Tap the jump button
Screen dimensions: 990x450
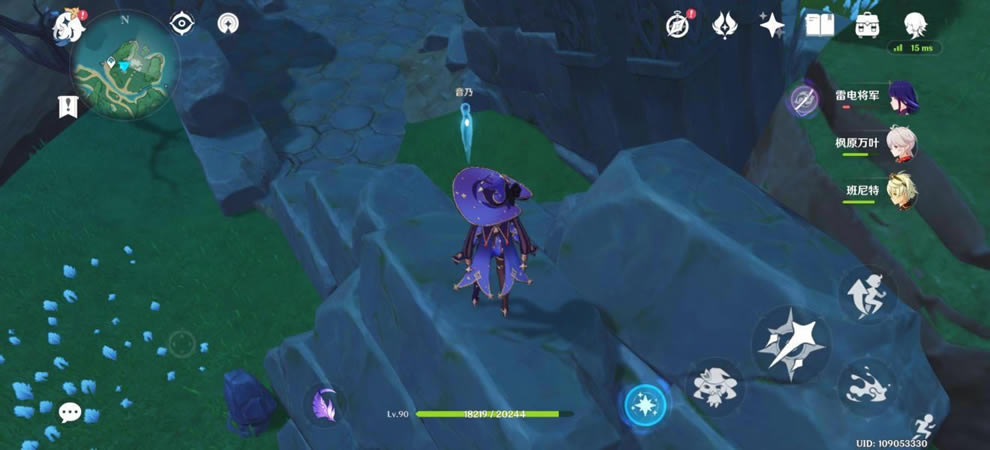point(866,294)
